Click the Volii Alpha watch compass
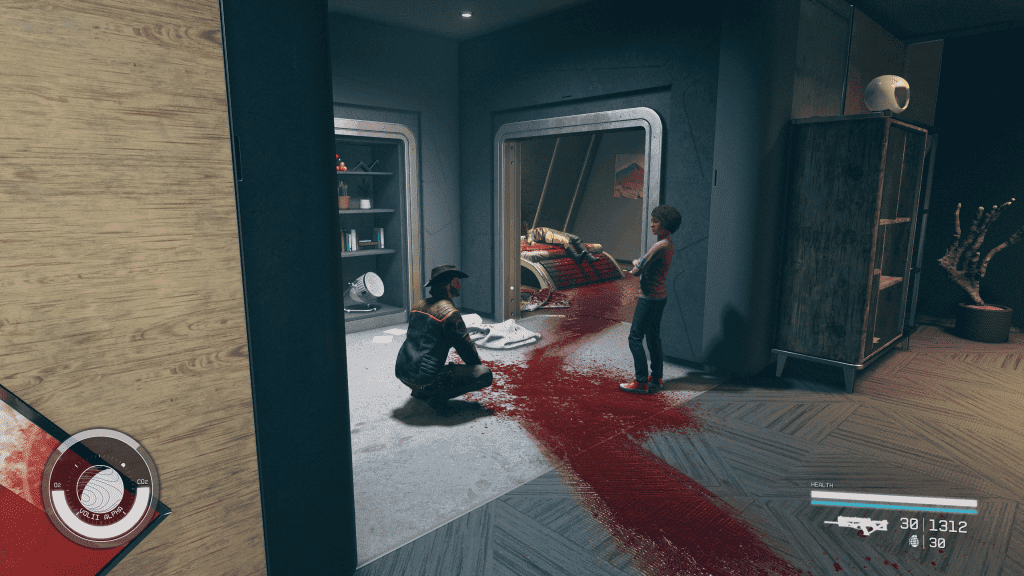 [100, 489]
